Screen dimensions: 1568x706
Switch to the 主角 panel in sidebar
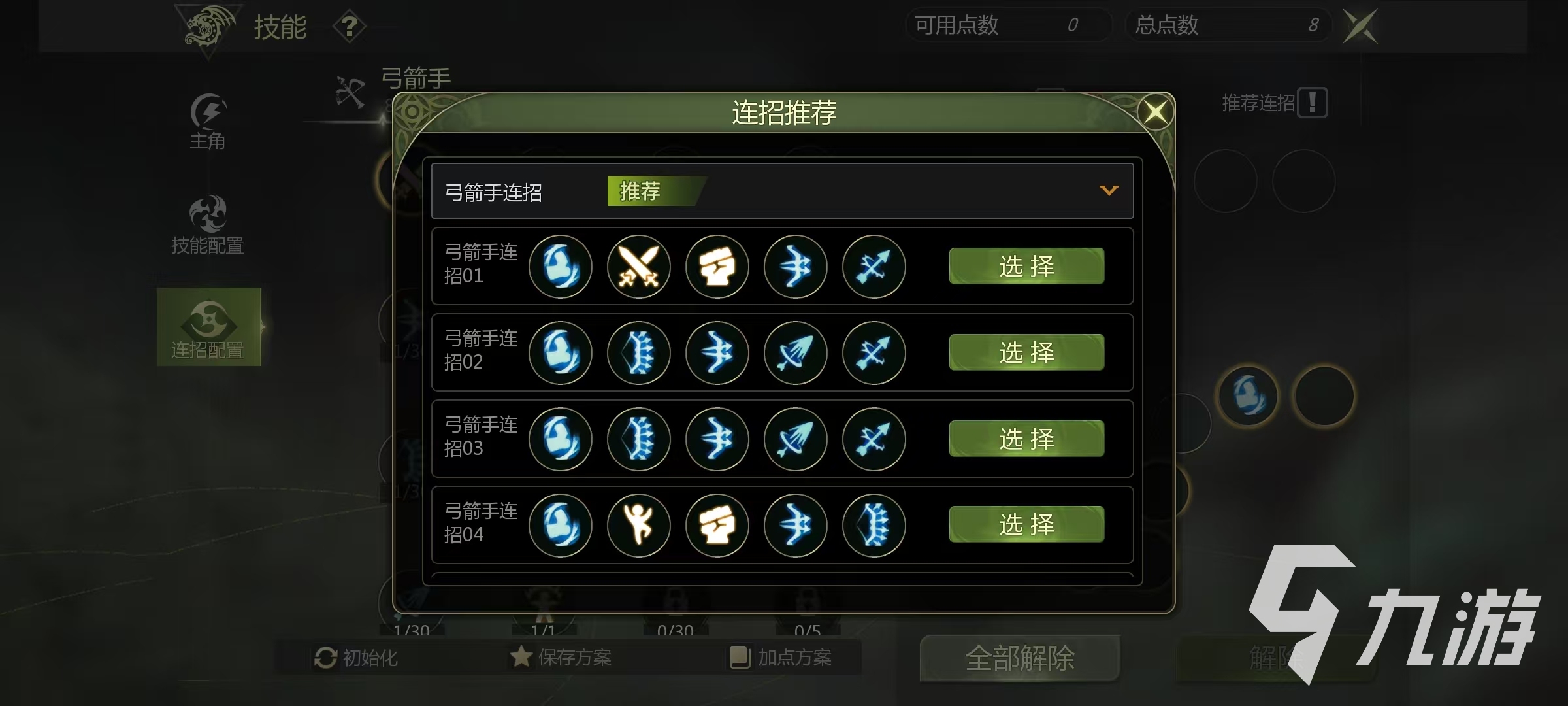coord(208,124)
